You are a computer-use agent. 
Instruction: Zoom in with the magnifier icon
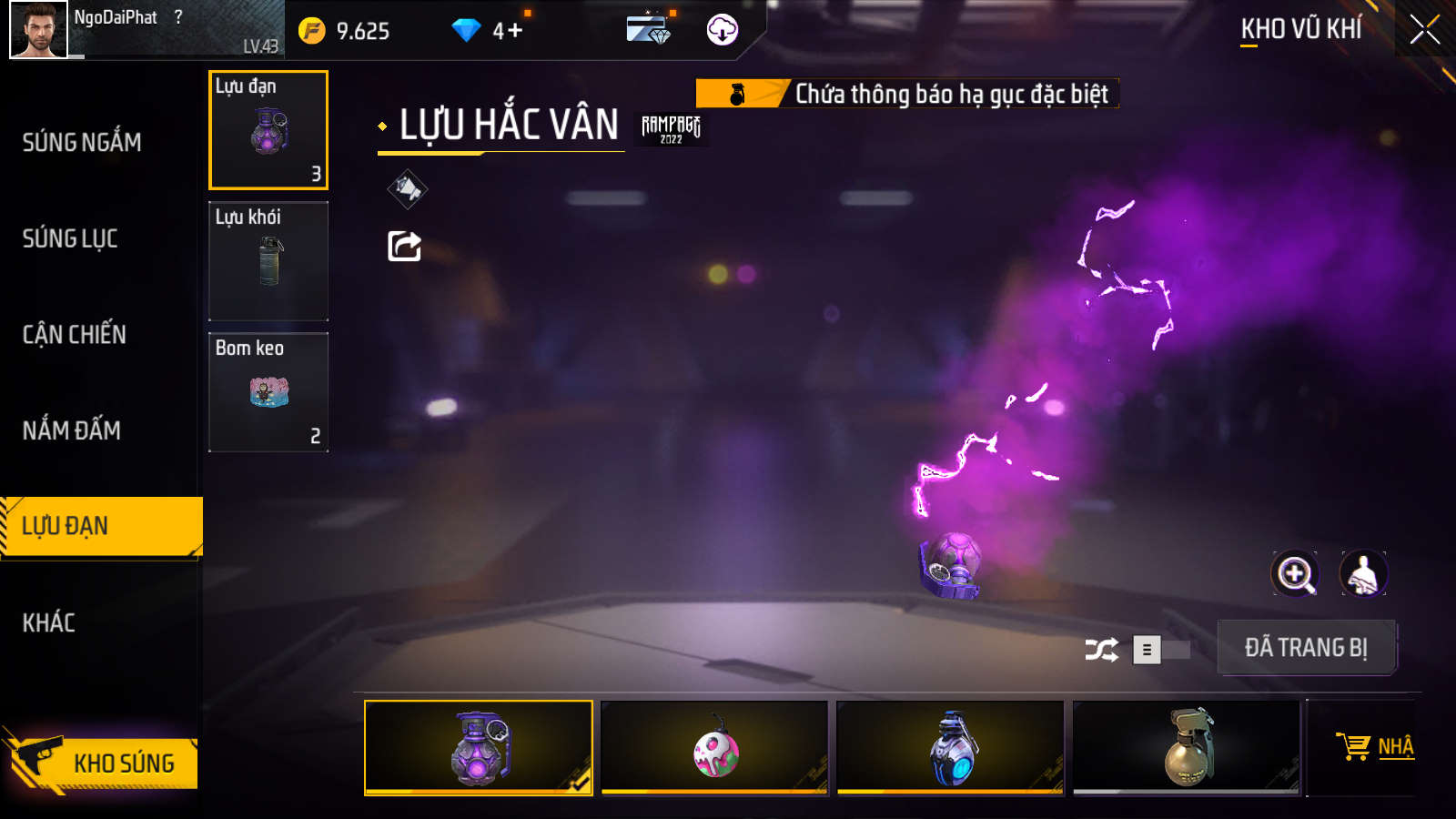pyautogui.click(x=1294, y=574)
